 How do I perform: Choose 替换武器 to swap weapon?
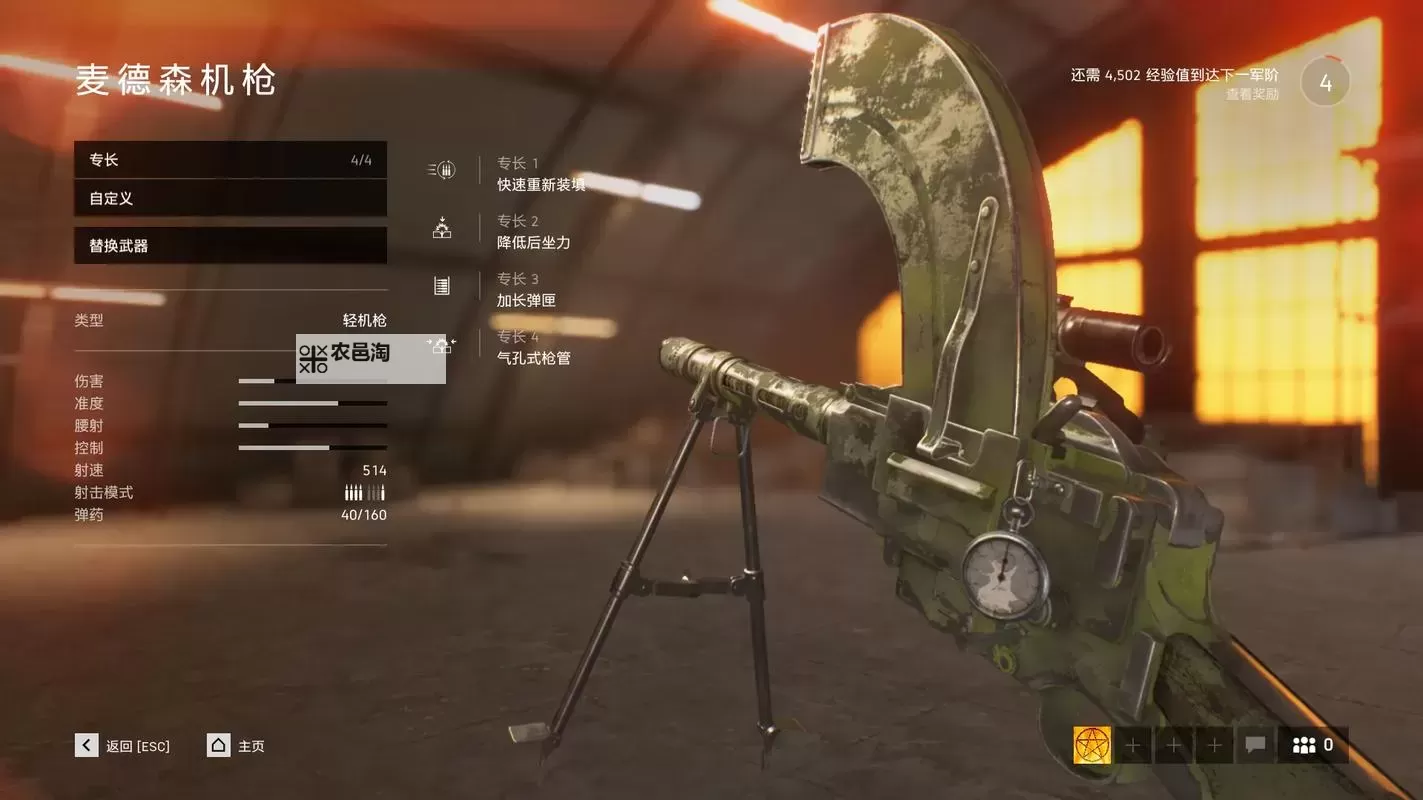click(x=230, y=245)
